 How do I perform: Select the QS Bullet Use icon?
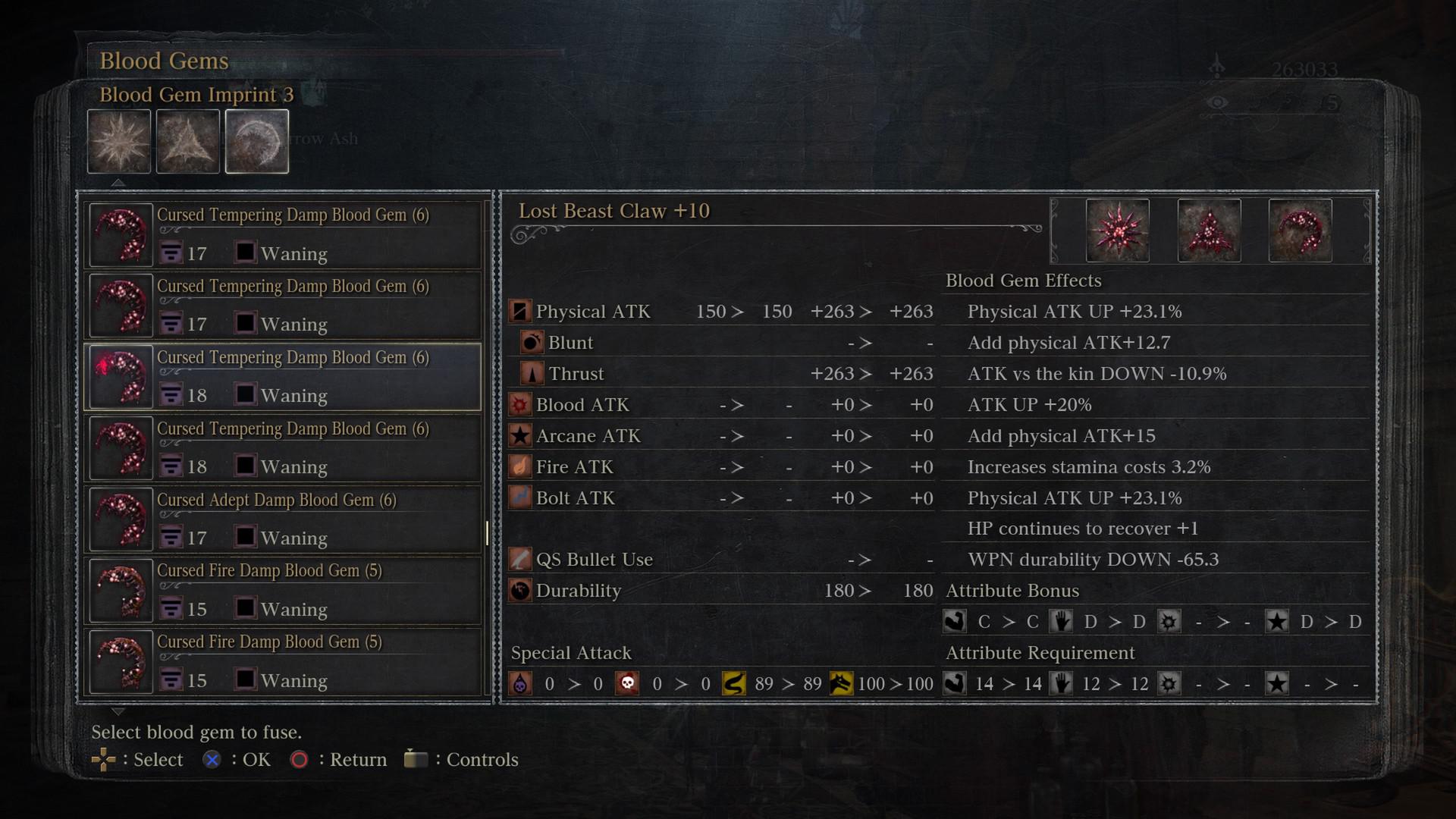pyautogui.click(x=520, y=559)
